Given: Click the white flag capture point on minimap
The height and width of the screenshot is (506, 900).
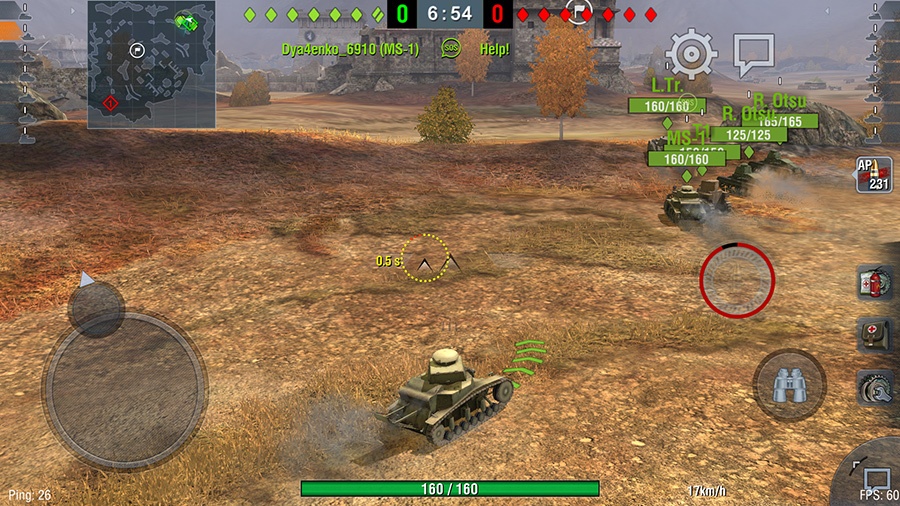Looking at the screenshot, I should (x=137, y=49).
